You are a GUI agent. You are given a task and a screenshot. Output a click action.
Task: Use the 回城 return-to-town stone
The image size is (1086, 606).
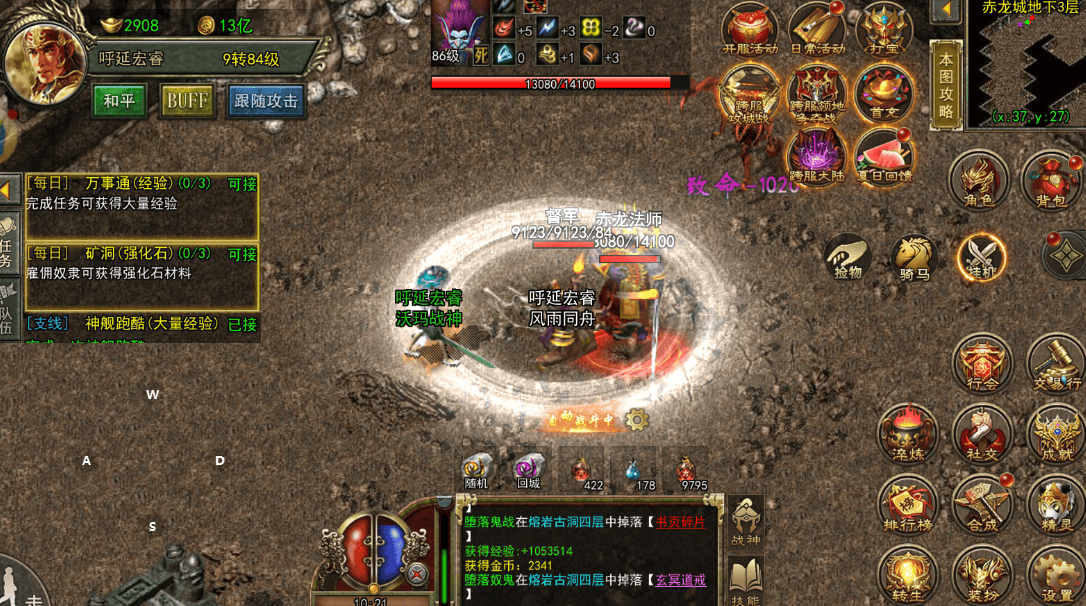pyautogui.click(x=528, y=470)
